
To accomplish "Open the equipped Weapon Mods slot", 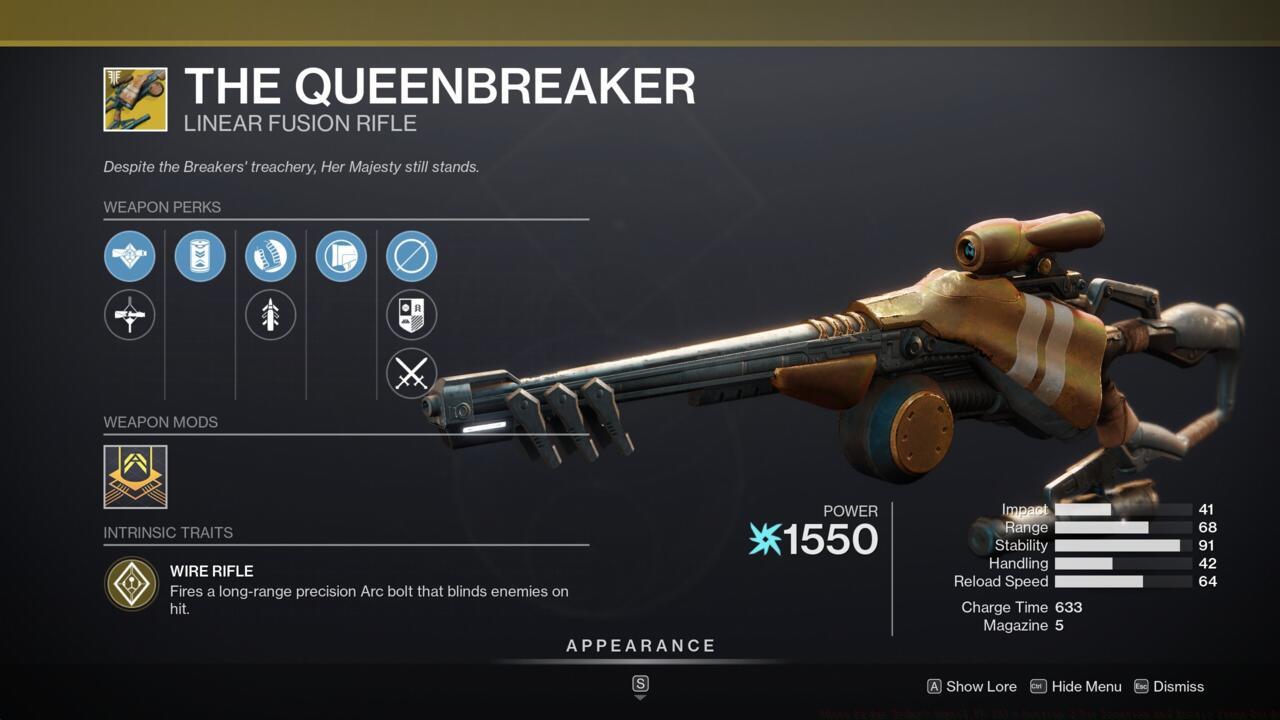I will [135, 477].
